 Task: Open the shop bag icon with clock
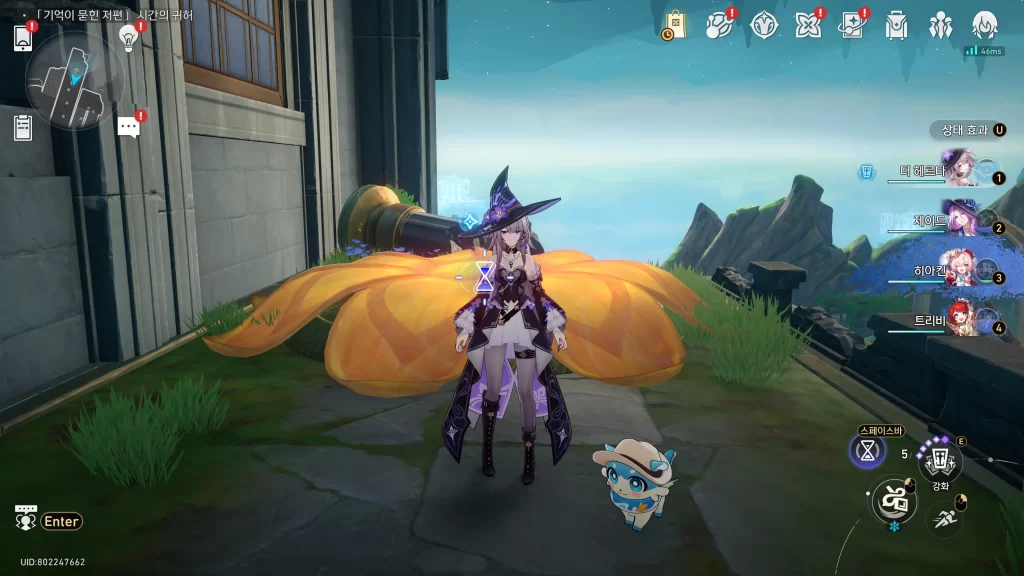[675, 25]
